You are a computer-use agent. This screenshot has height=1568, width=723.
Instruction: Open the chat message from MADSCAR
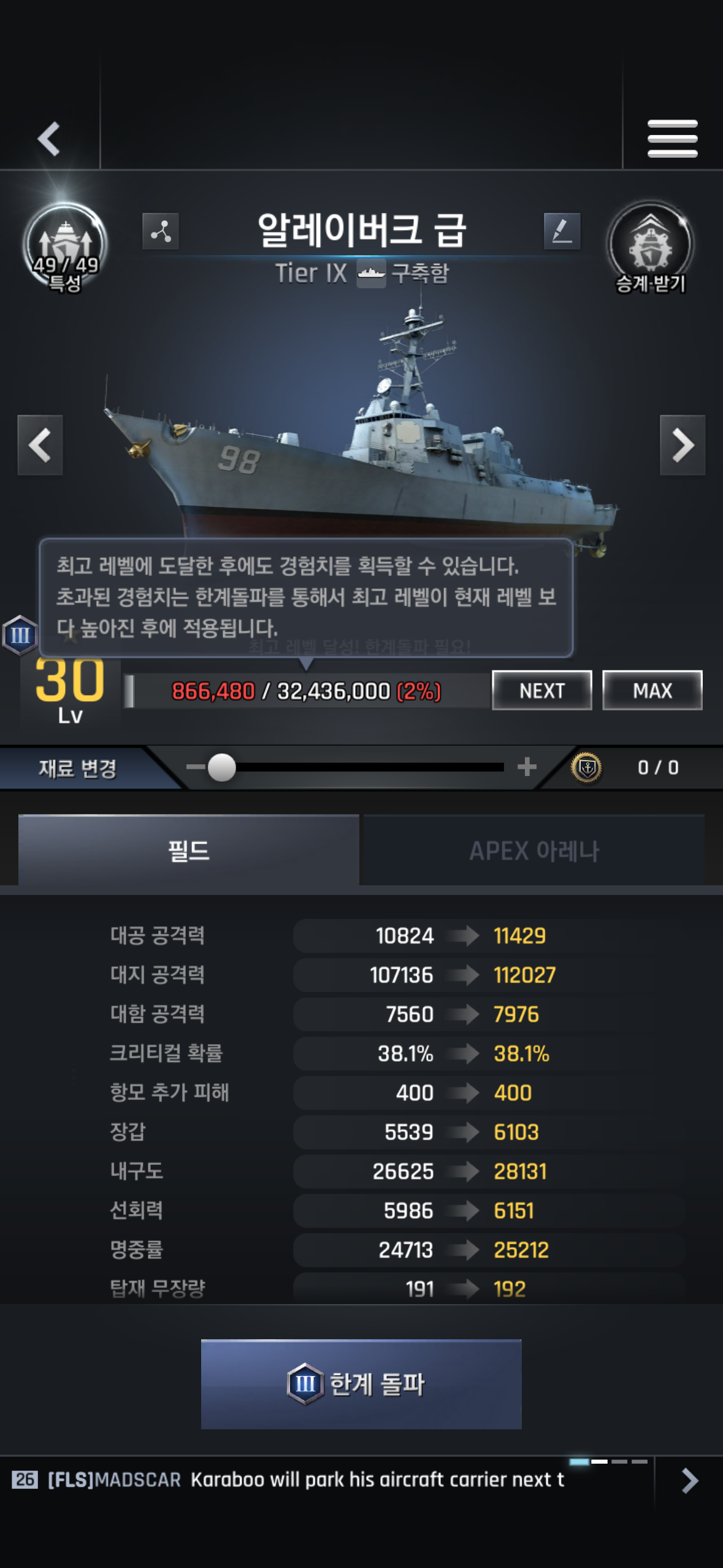(x=307, y=1480)
